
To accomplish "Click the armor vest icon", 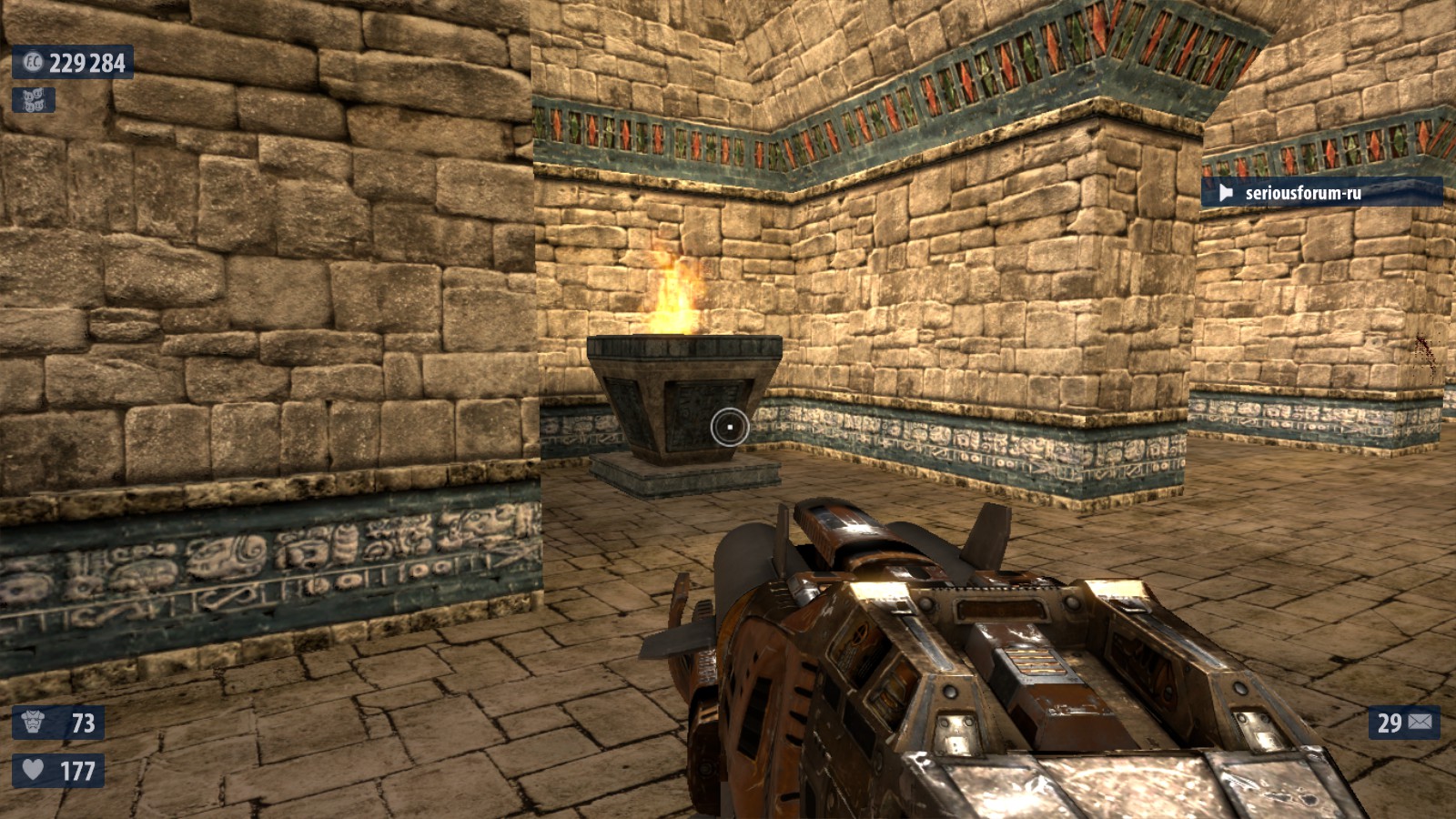I will (33, 723).
